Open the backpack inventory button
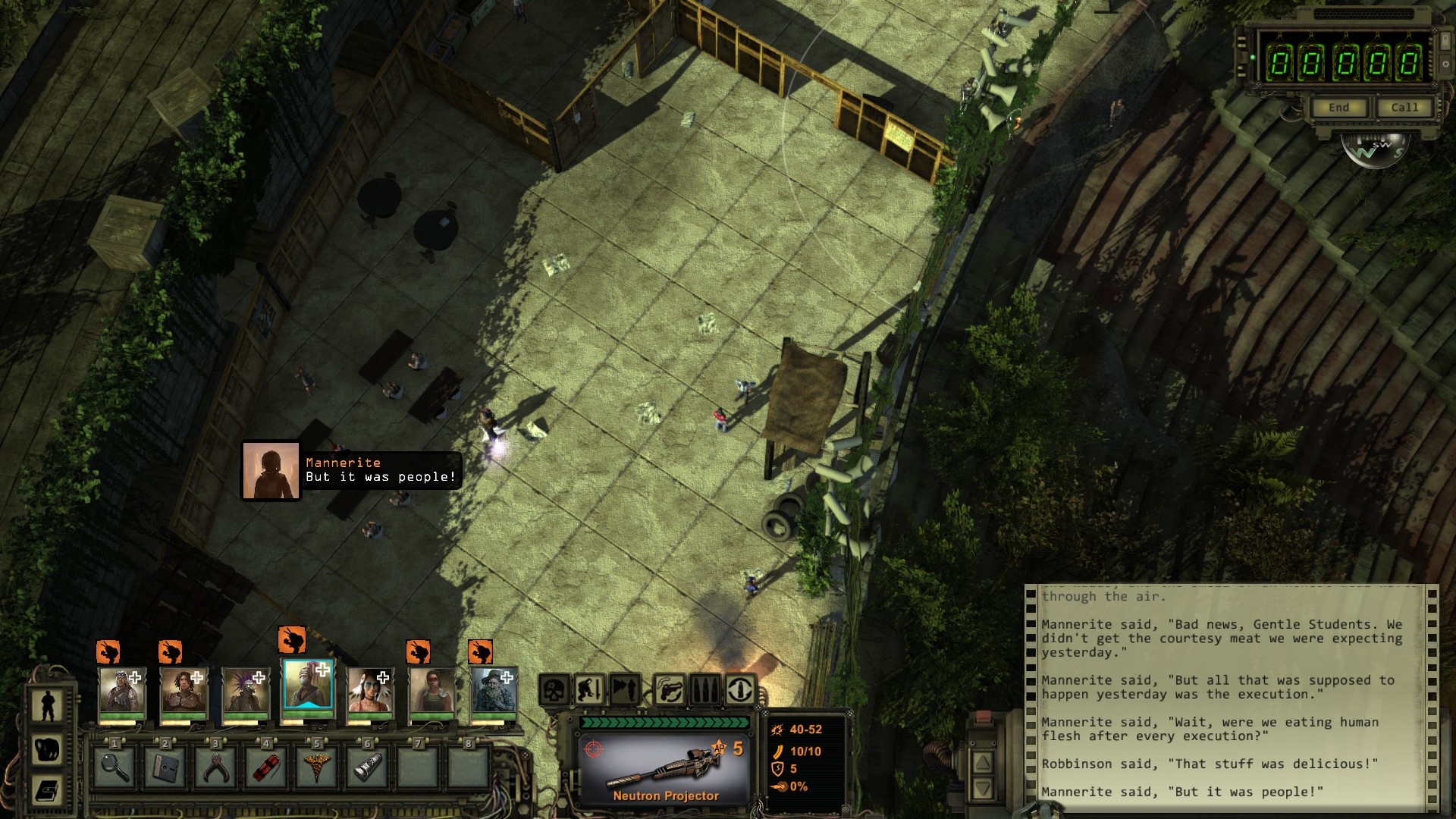Screen dimensions: 1456x819 pos(48,749)
